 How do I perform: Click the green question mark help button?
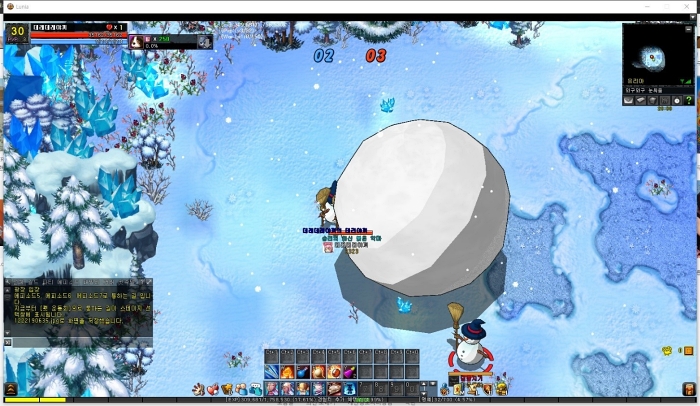(690, 100)
